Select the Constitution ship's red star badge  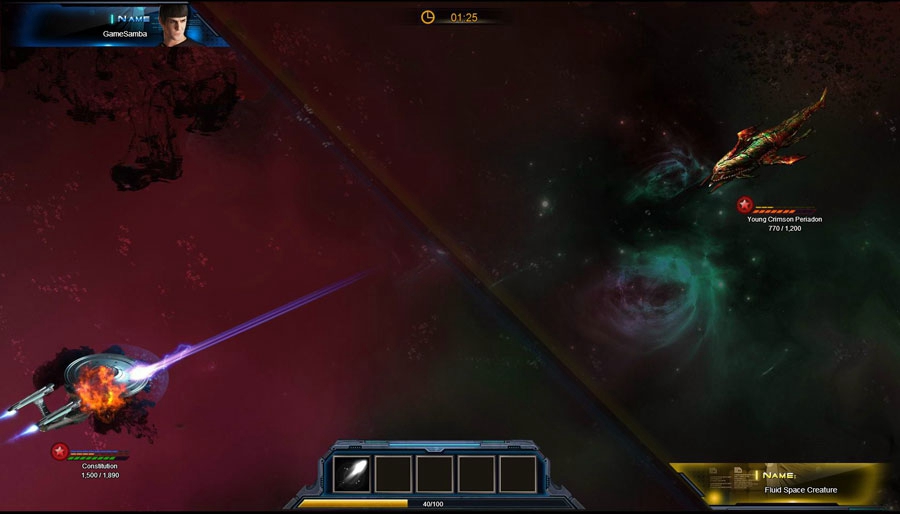tap(60, 452)
